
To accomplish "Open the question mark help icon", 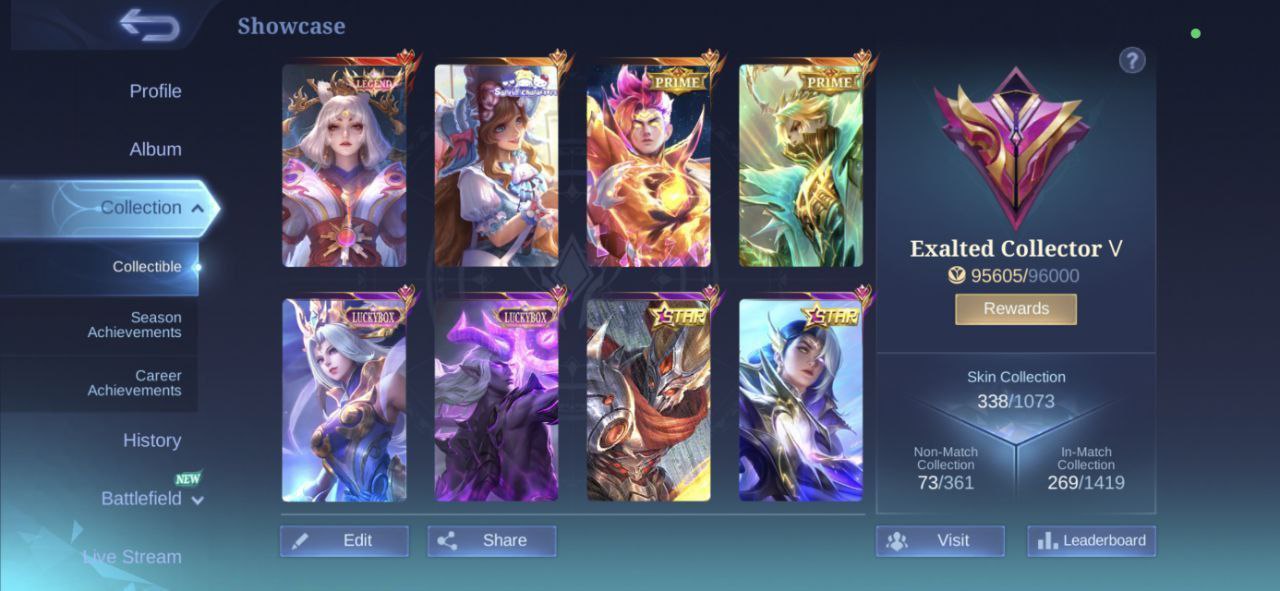I will click(1131, 61).
